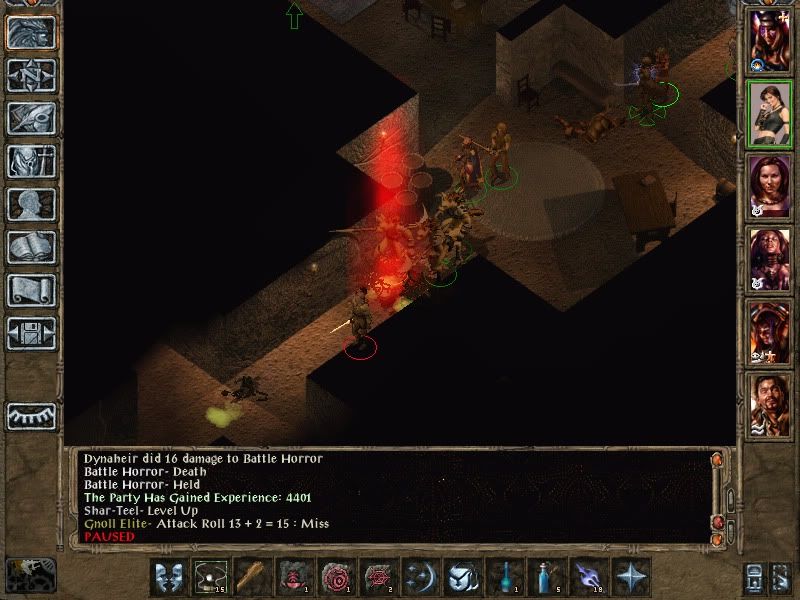Activate the theater masks talk button

pos(169,578)
